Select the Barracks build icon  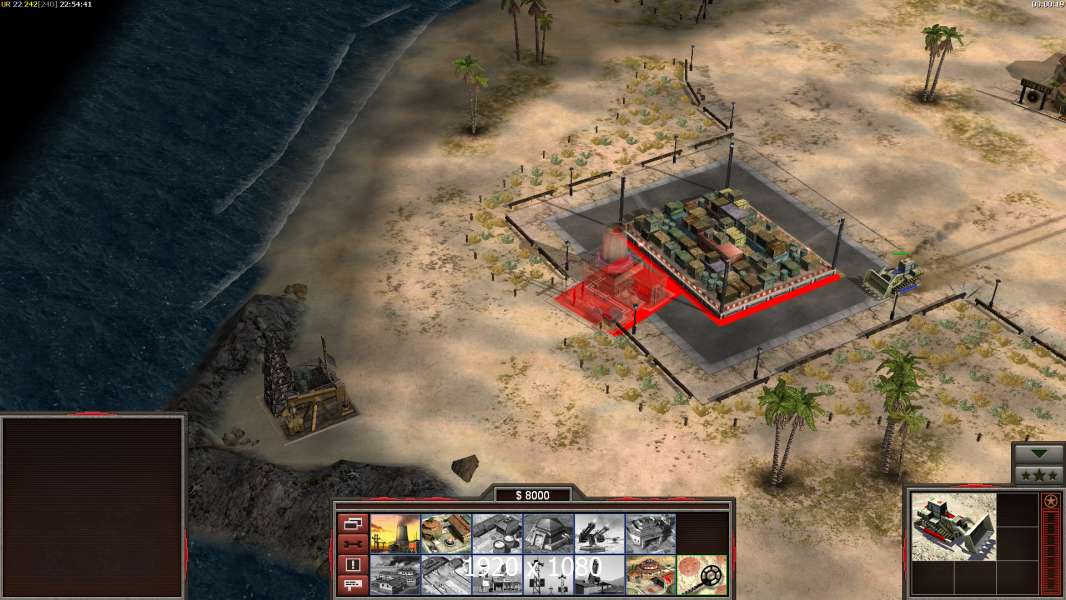click(x=446, y=533)
